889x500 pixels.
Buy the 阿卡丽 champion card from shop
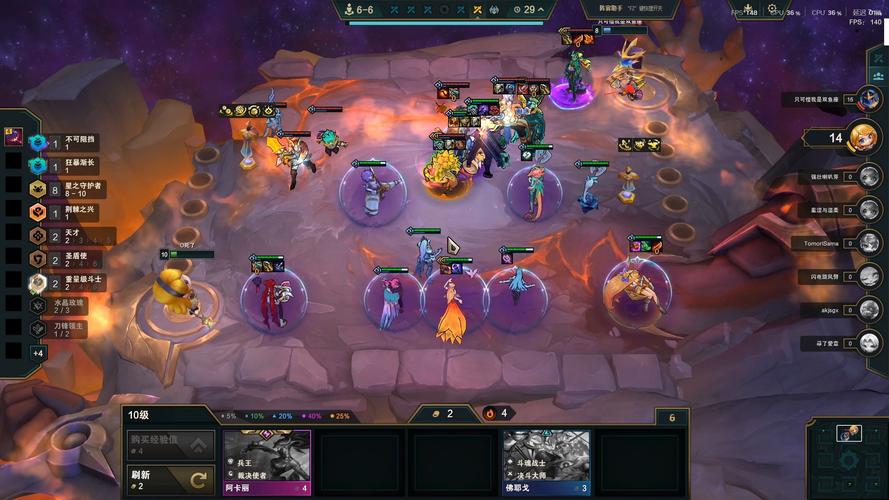(x=266, y=462)
